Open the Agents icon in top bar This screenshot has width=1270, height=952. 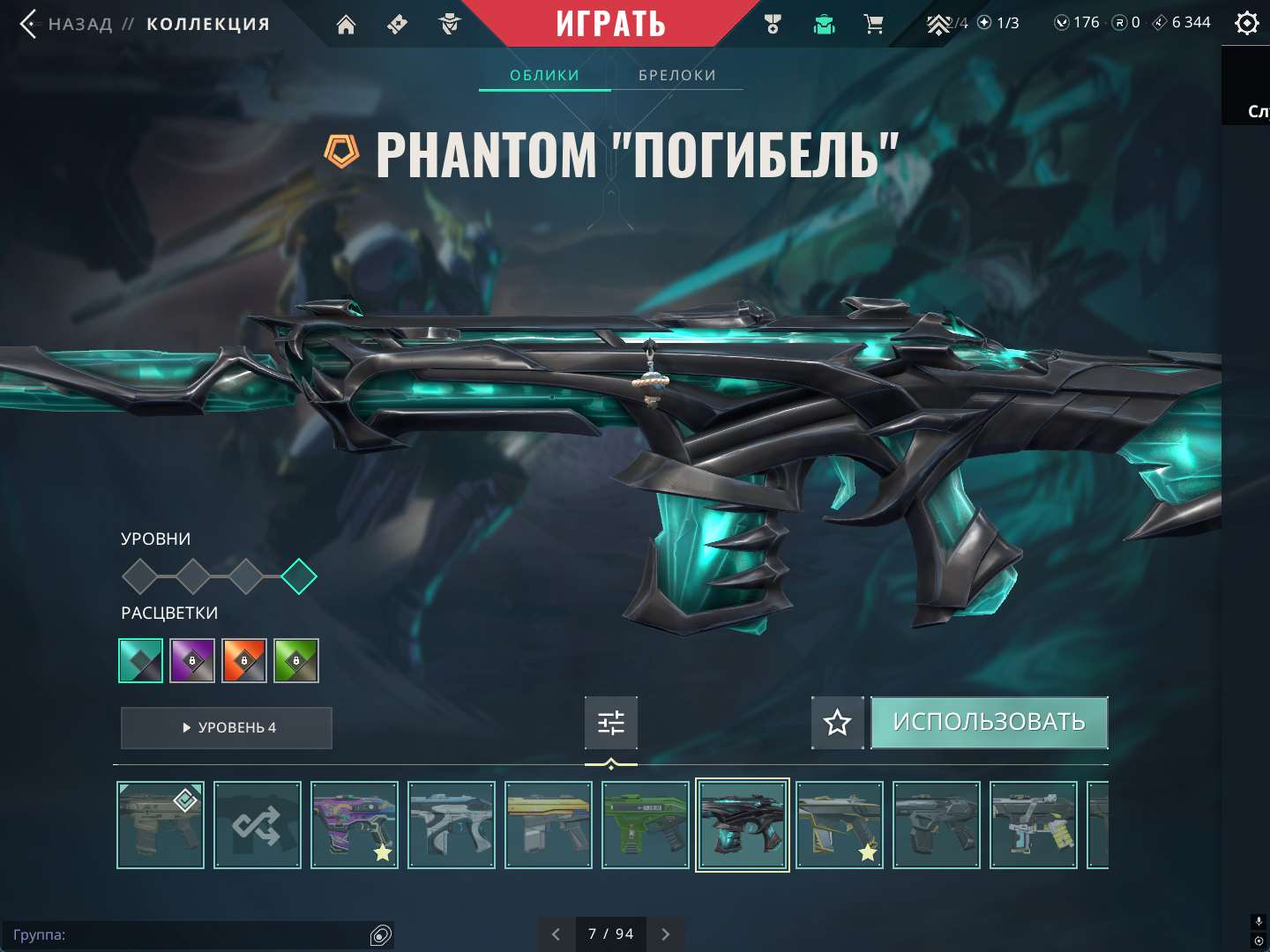pos(450,25)
